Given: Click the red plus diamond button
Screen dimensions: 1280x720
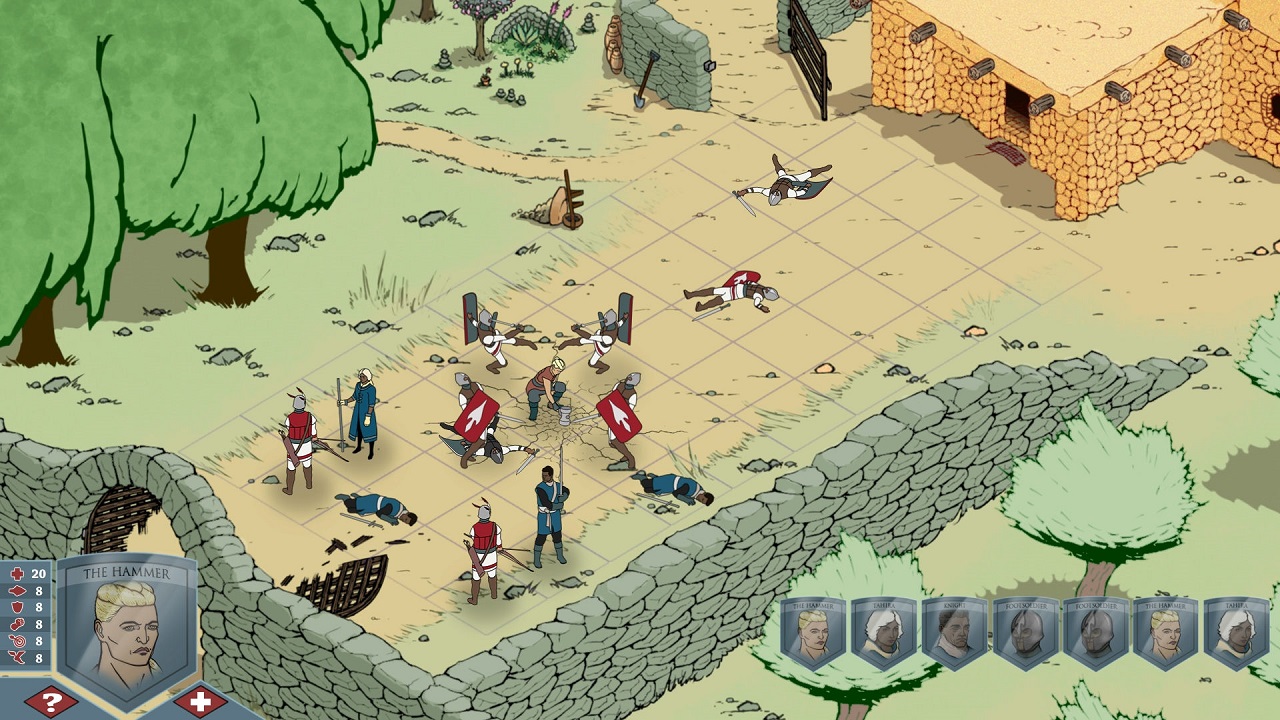Looking at the screenshot, I should pos(200,701).
